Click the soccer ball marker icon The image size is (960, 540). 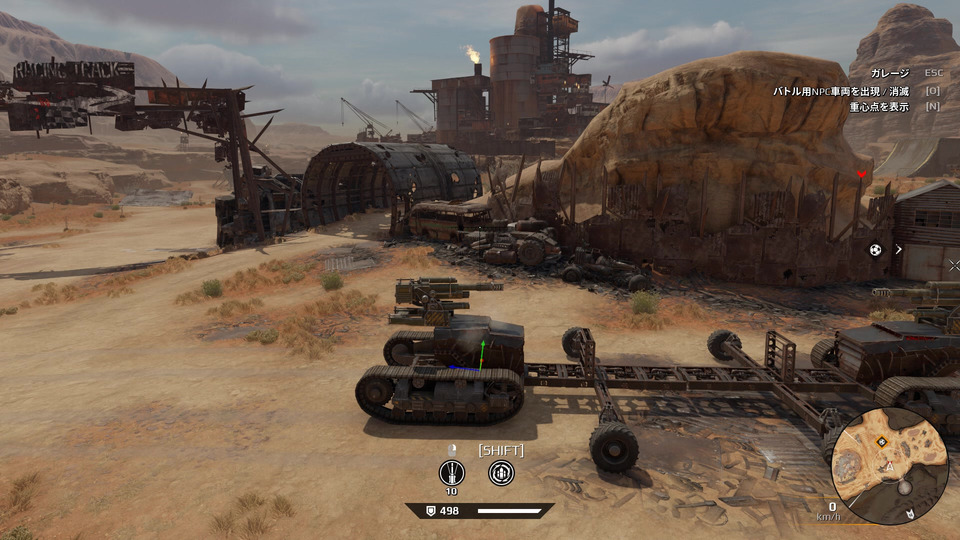(x=876, y=250)
